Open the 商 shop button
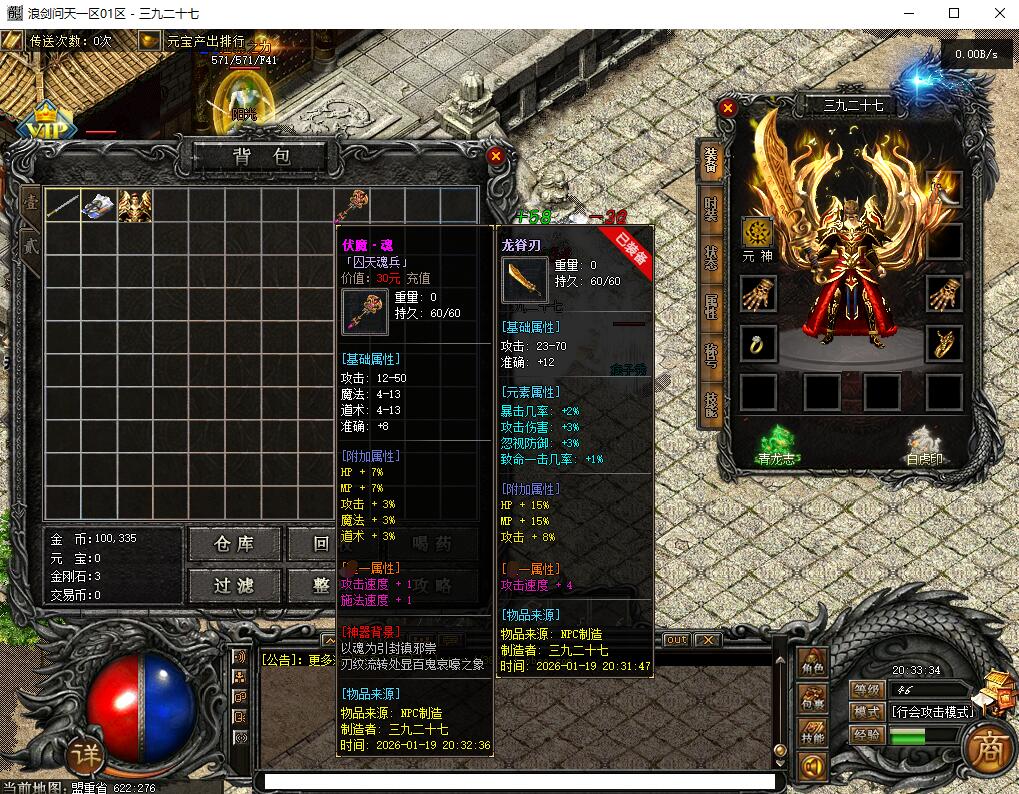This screenshot has width=1019, height=794. coord(986,749)
